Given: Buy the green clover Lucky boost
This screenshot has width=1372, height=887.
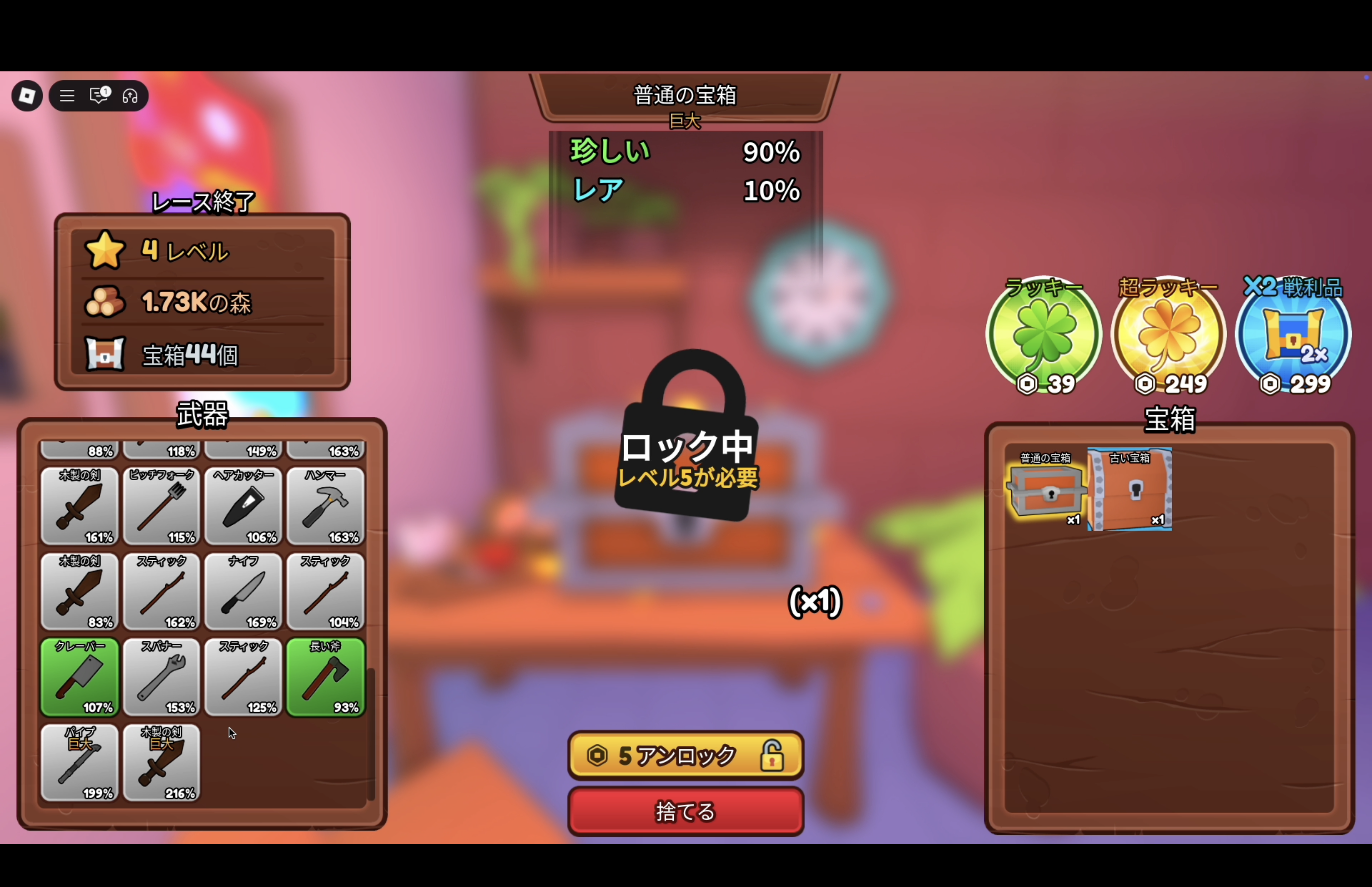Looking at the screenshot, I should pyautogui.click(x=1043, y=336).
